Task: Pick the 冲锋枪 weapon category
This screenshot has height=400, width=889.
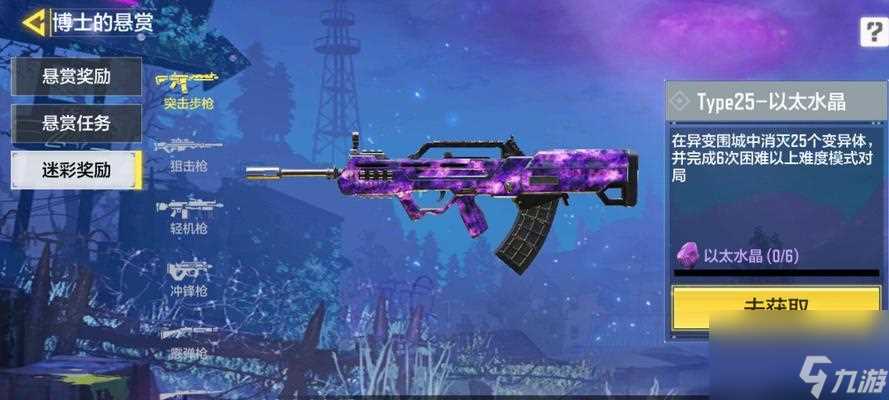Action: pyautogui.click(x=187, y=276)
